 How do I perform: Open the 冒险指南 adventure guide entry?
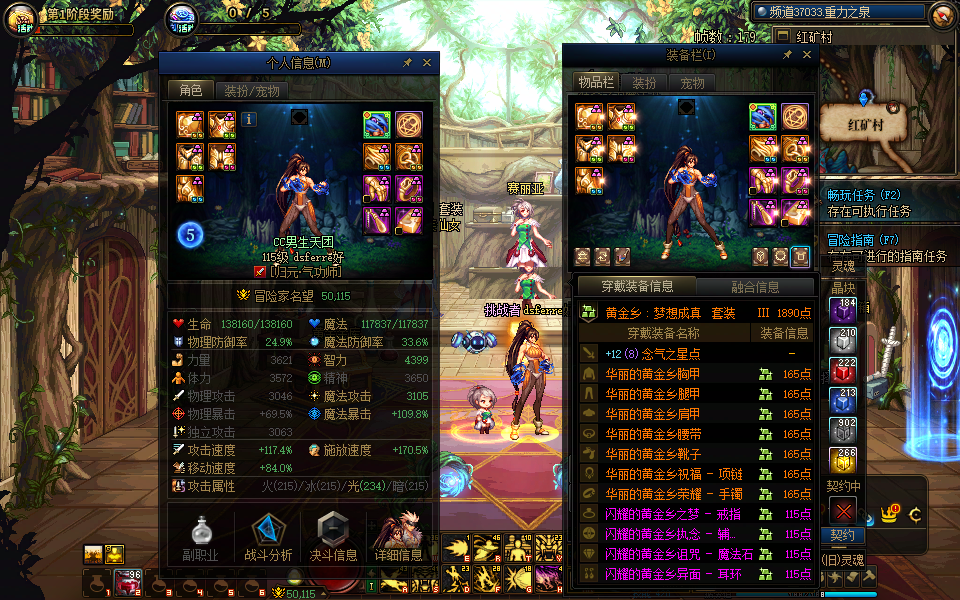pyautogui.click(x=865, y=240)
